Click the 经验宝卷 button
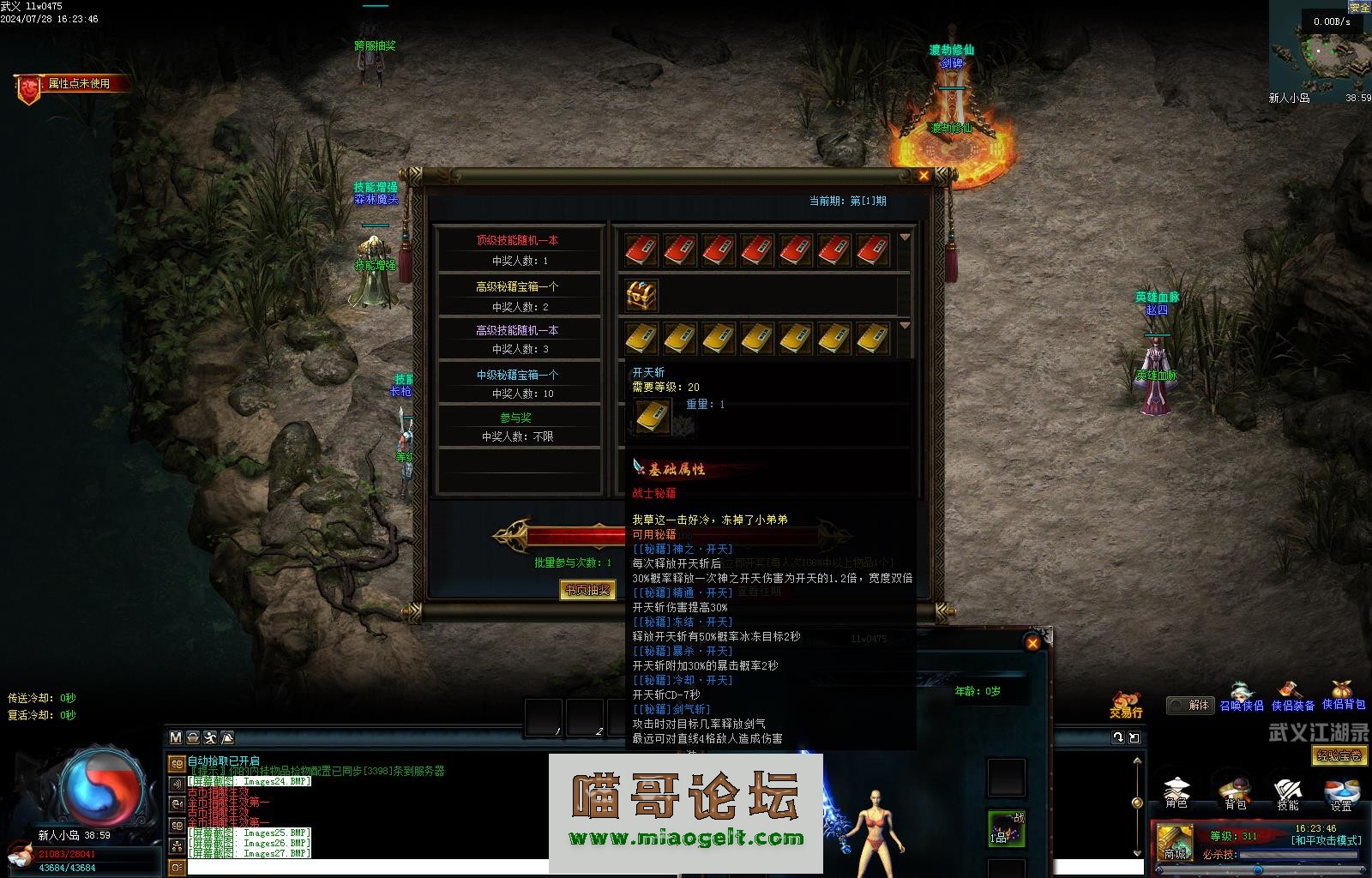Viewport: 1372px width, 878px height. [x=1339, y=755]
